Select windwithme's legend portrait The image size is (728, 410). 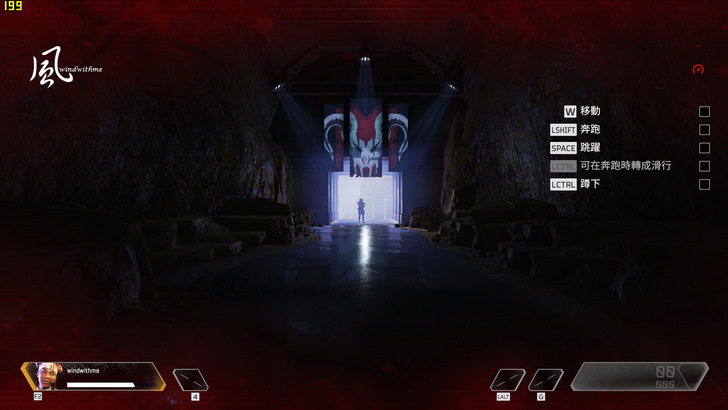(x=49, y=376)
